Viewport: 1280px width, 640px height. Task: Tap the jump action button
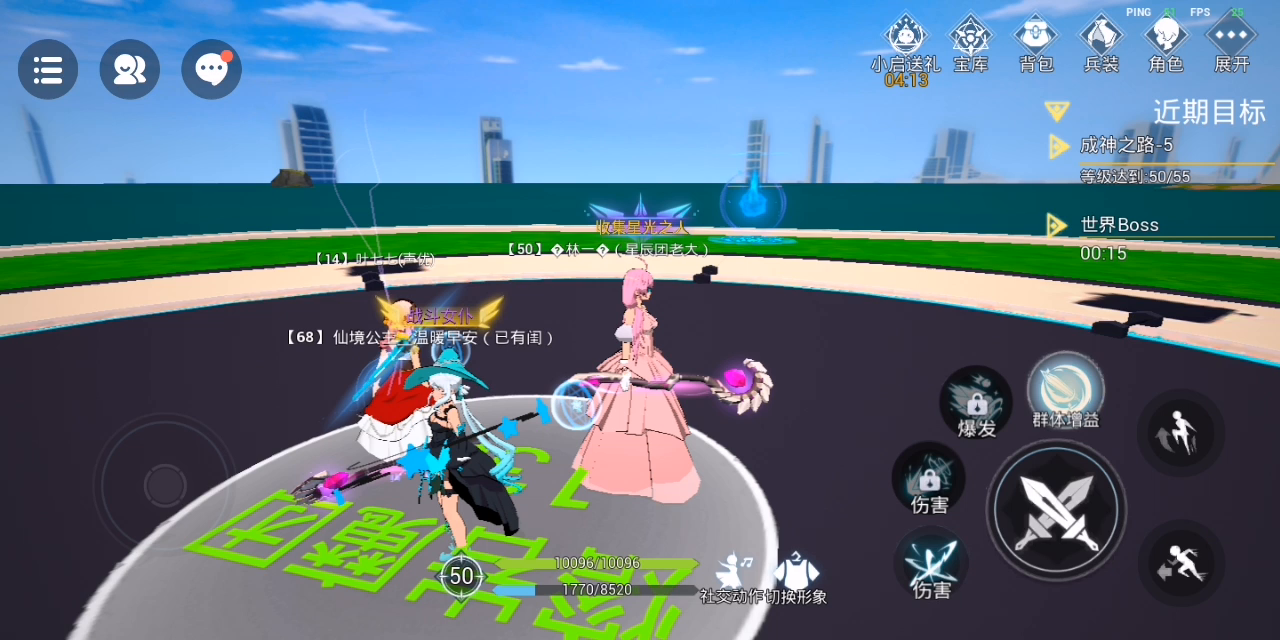(x=1181, y=433)
